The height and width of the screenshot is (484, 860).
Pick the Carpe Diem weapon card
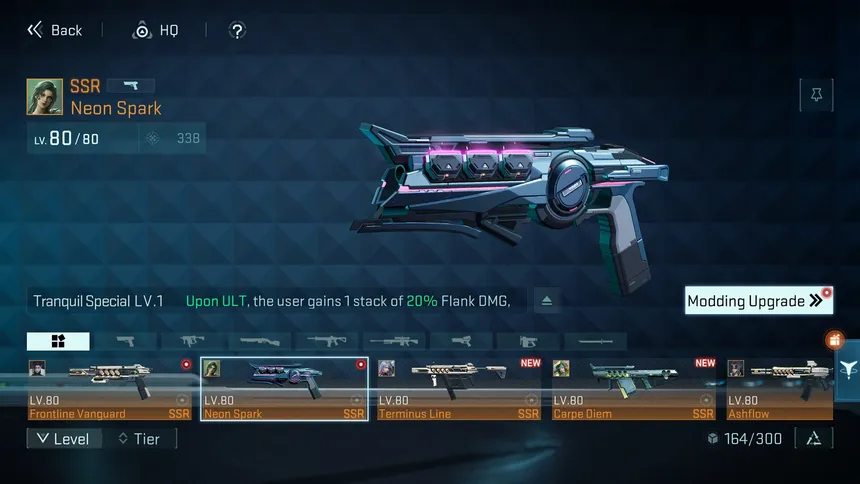(634, 389)
